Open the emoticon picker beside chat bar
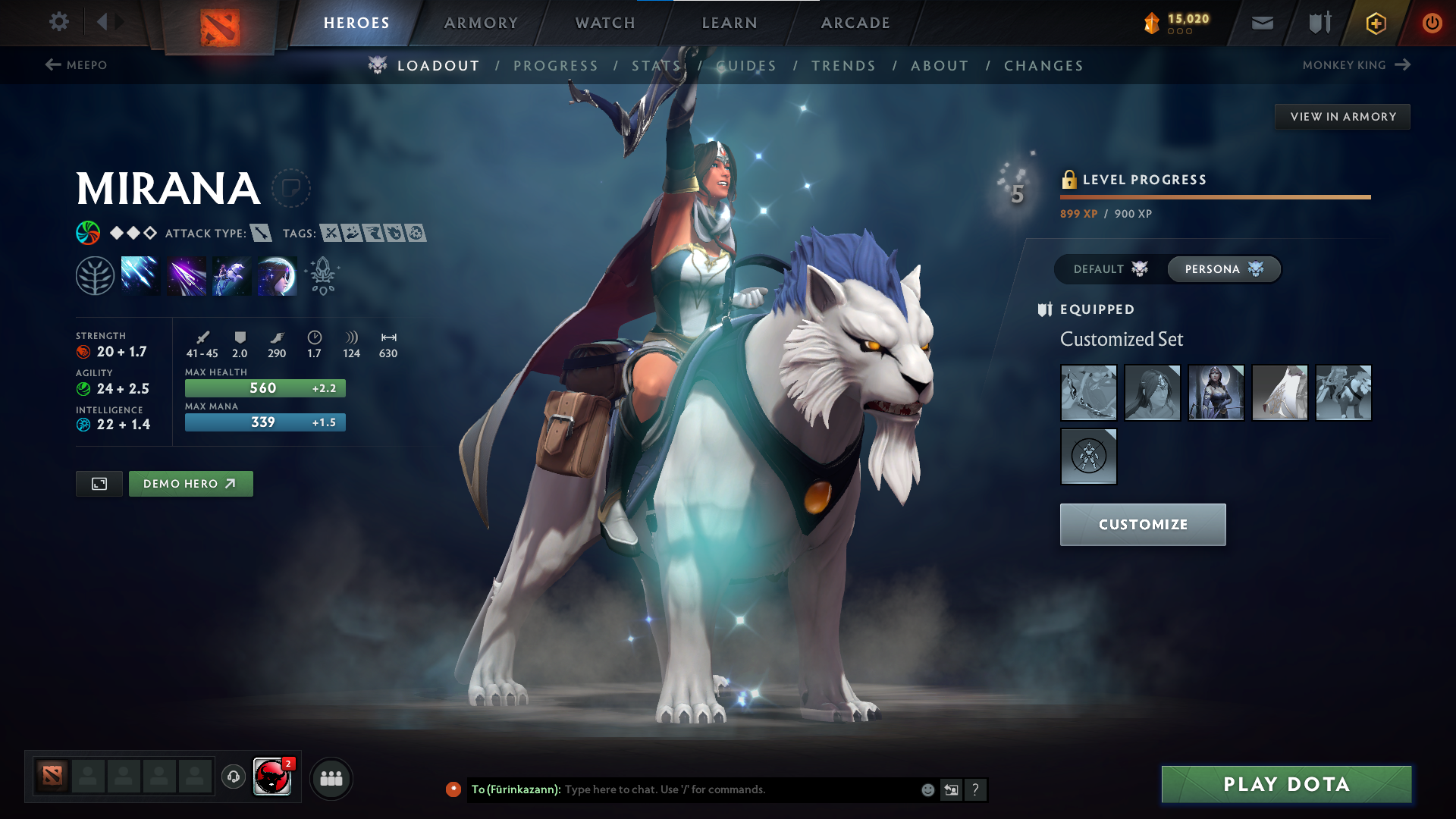Image resolution: width=1456 pixels, height=819 pixels. point(927,789)
